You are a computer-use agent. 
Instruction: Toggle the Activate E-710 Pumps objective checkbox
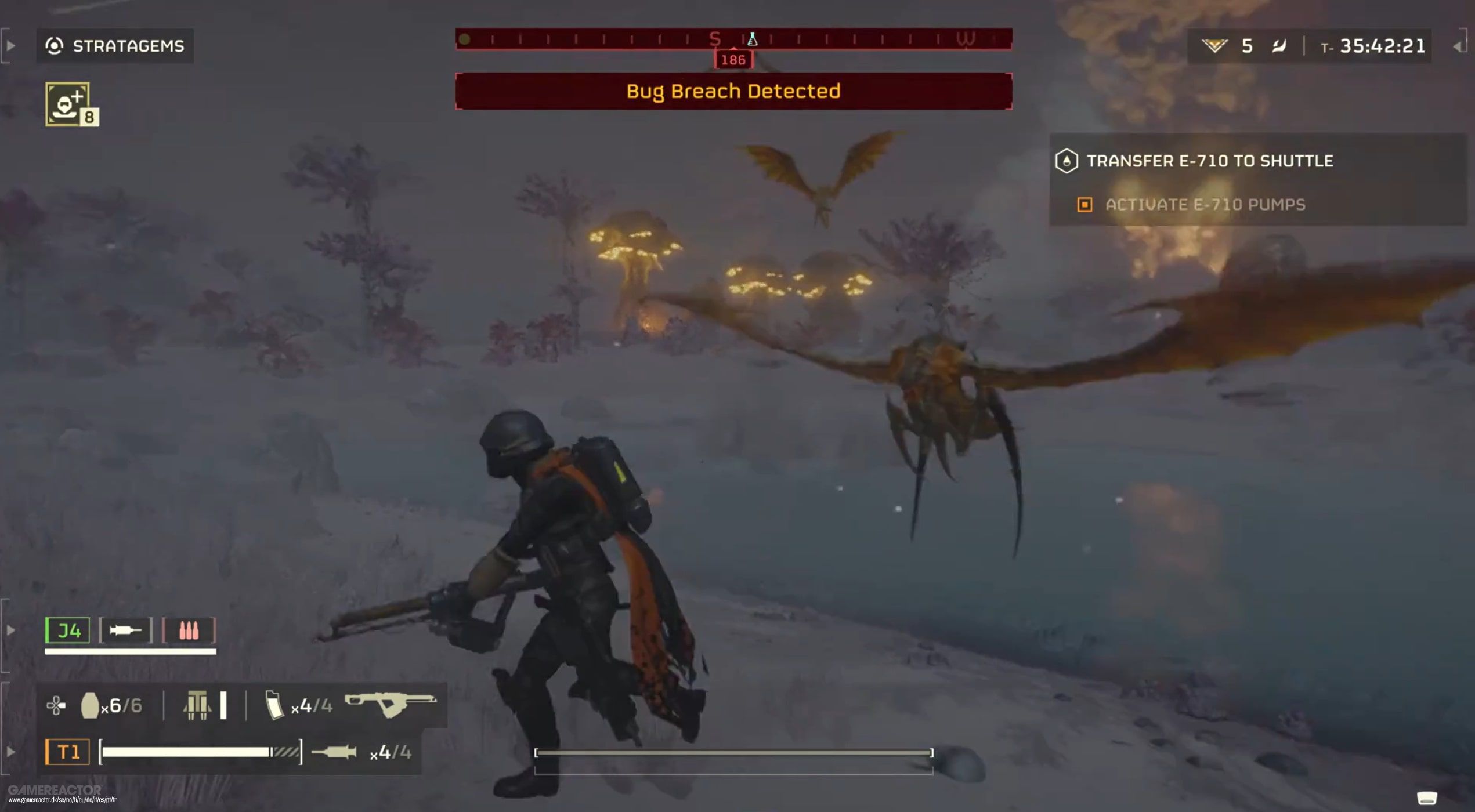1085,205
